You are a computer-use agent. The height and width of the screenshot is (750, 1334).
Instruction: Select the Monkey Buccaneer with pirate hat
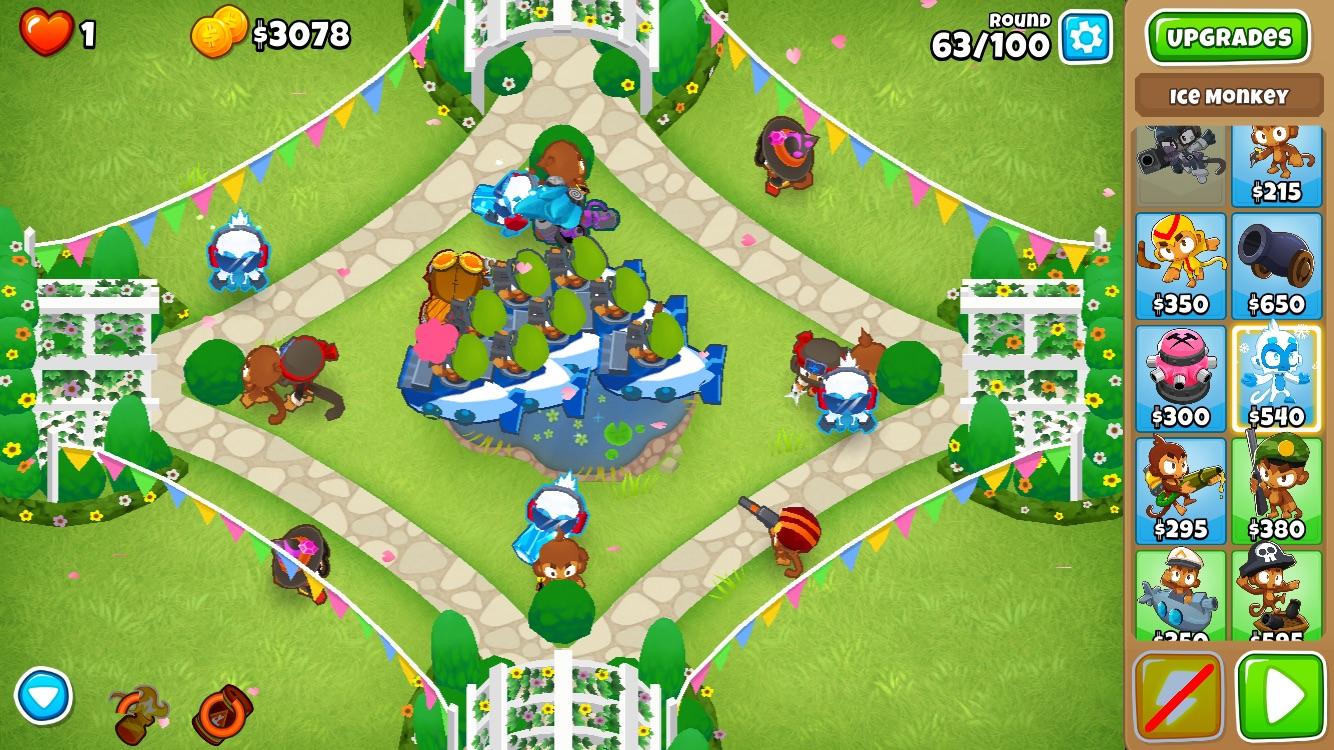(x=1276, y=592)
